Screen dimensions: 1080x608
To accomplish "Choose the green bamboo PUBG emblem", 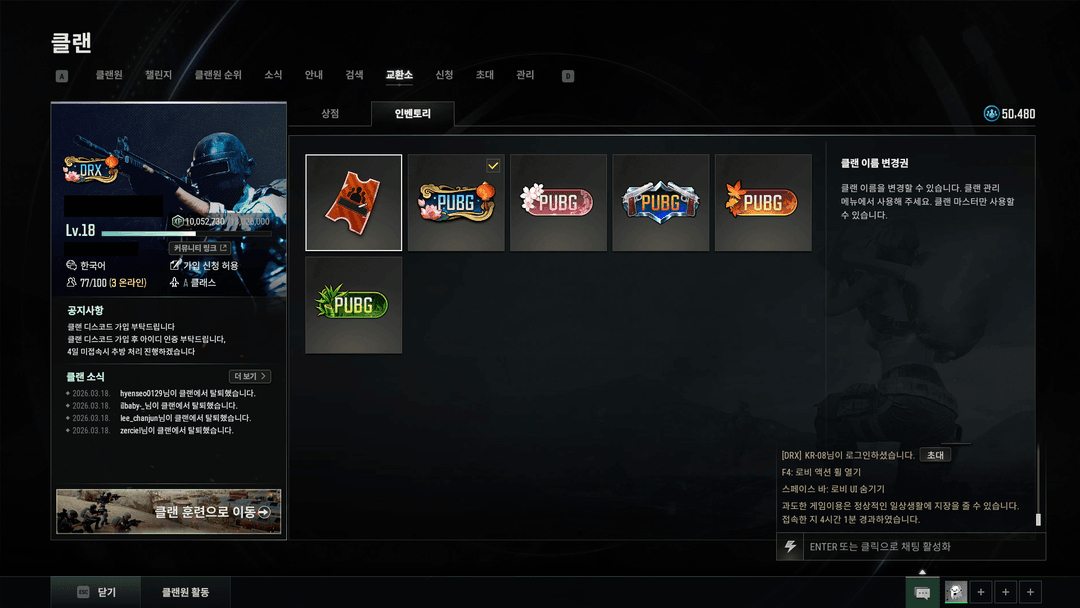I will point(354,305).
